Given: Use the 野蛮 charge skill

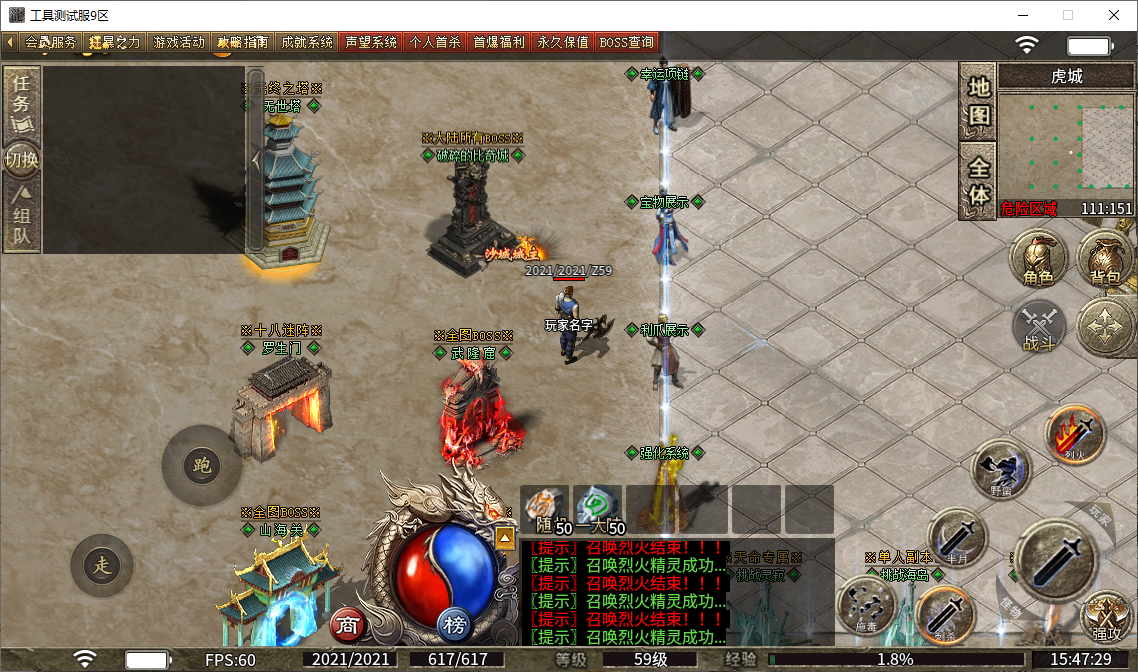Looking at the screenshot, I should pyautogui.click(x=1001, y=468).
